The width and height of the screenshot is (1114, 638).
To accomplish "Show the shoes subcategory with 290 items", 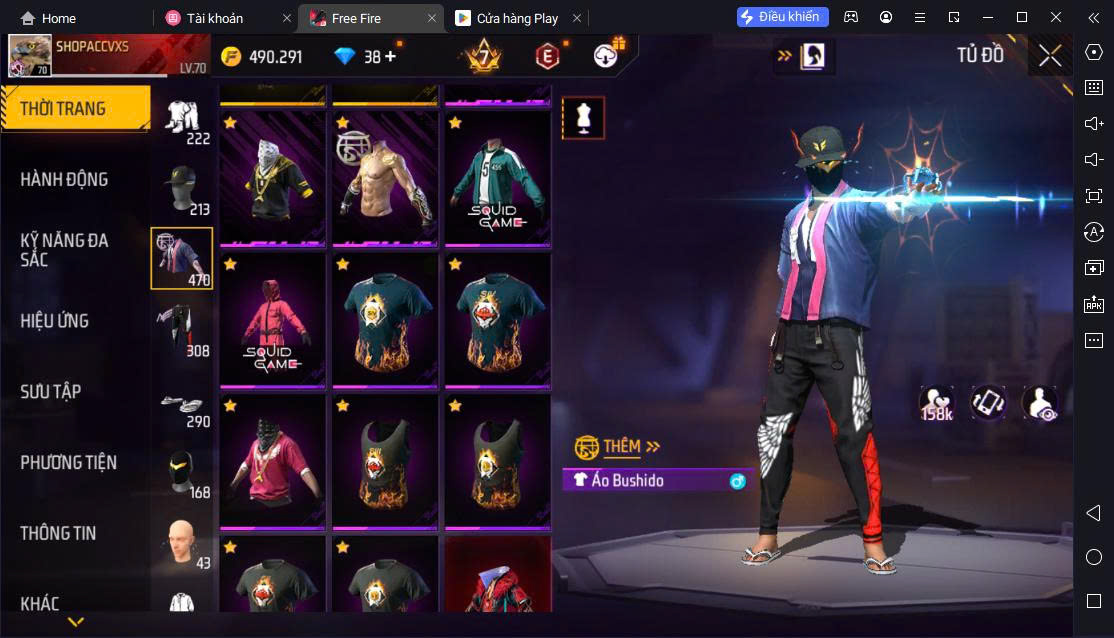I will [182, 402].
